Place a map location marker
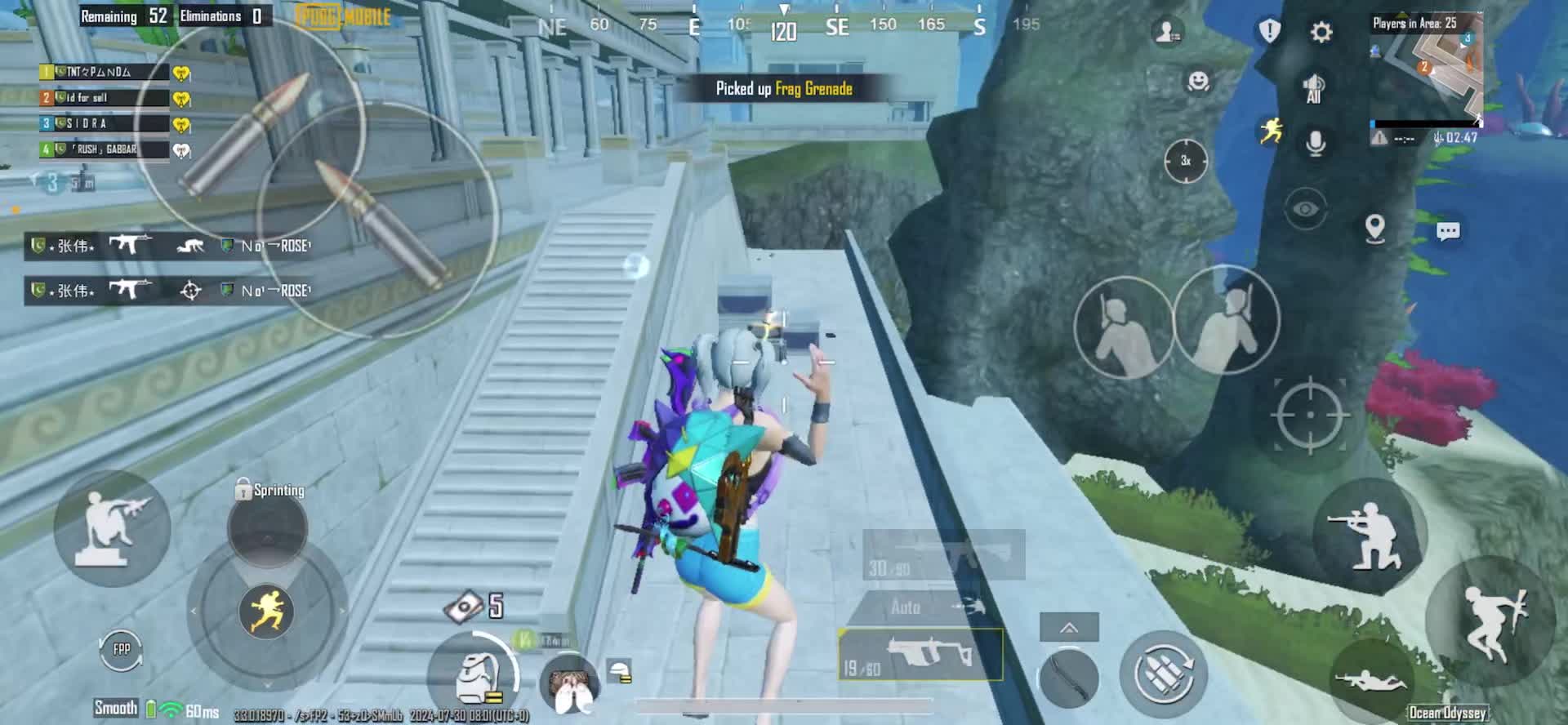Image resolution: width=1568 pixels, height=725 pixels. click(x=1375, y=229)
